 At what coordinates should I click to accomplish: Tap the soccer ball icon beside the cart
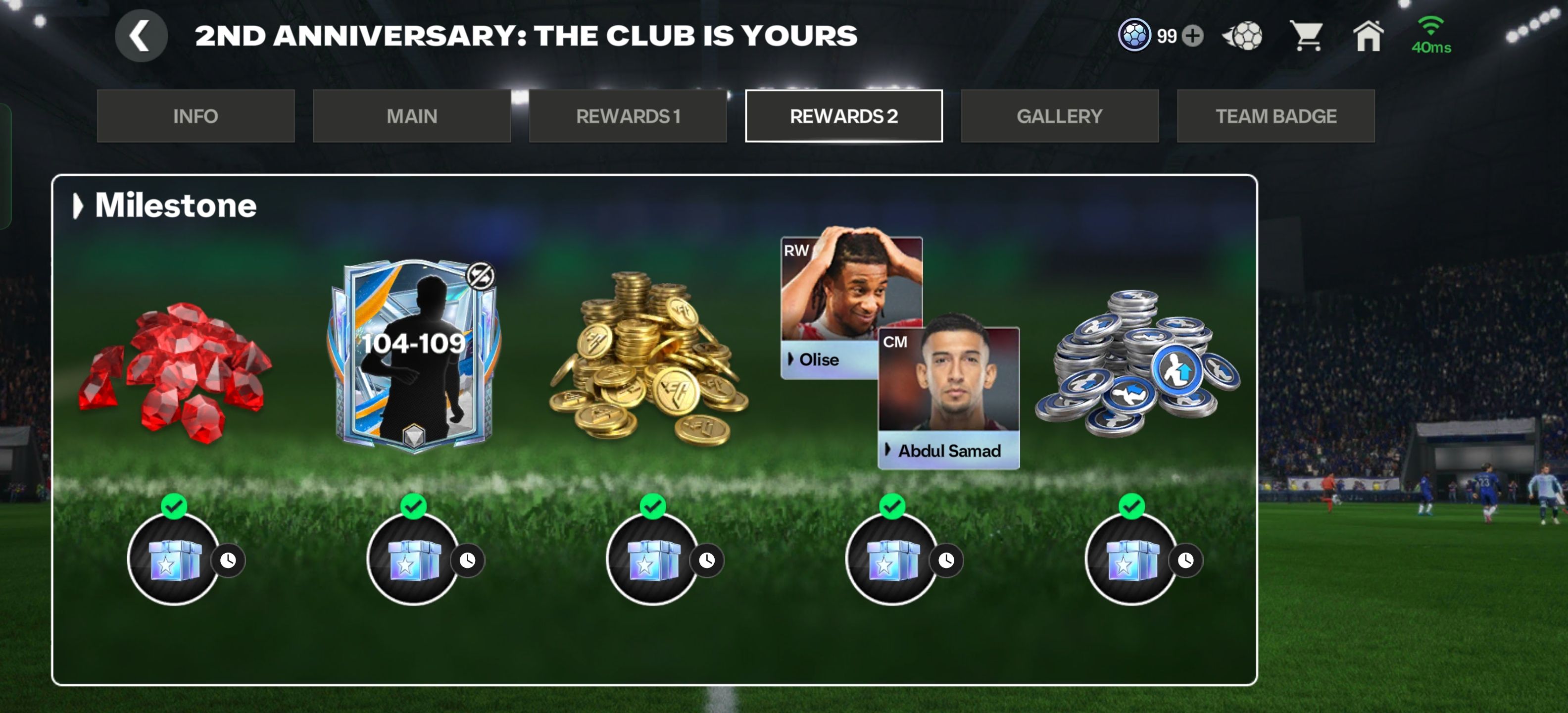point(1243,36)
